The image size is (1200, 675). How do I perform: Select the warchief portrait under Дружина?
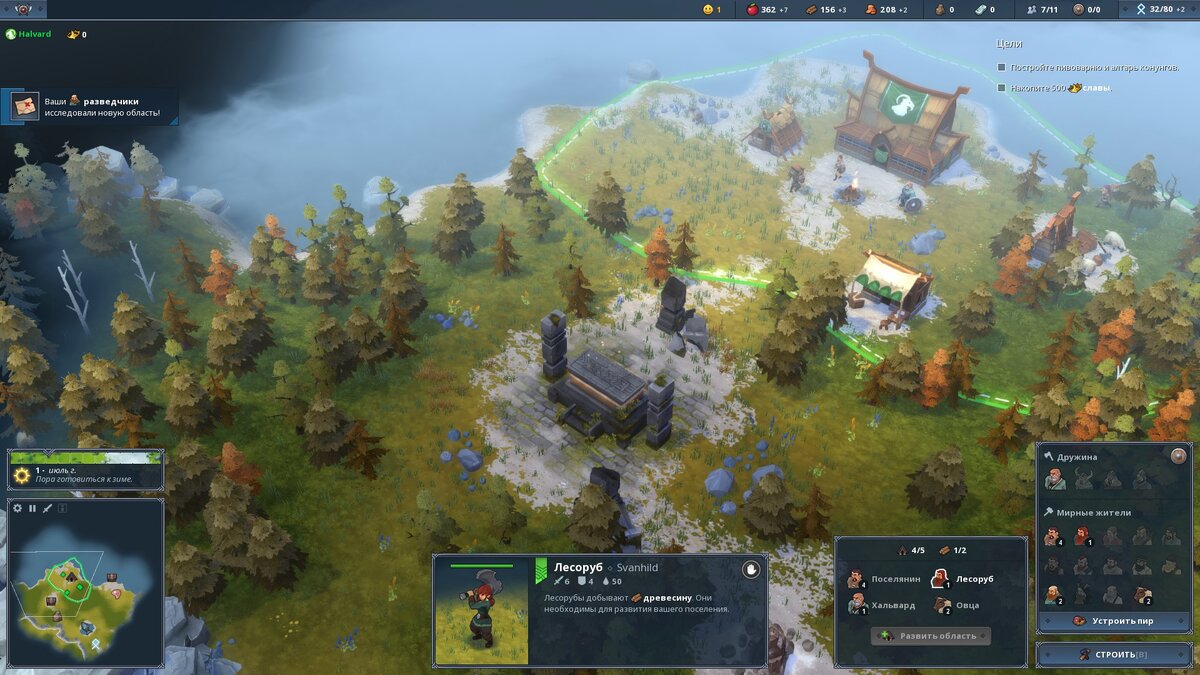point(1054,480)
